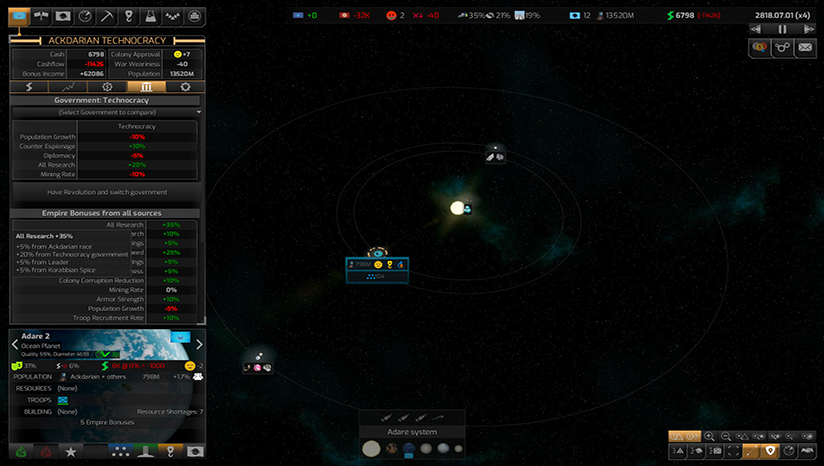Image resolution: width=824 pixels, height=466 pixels.
Task: Open the crossed flags diplomacy screen
Action: point(41,16)
